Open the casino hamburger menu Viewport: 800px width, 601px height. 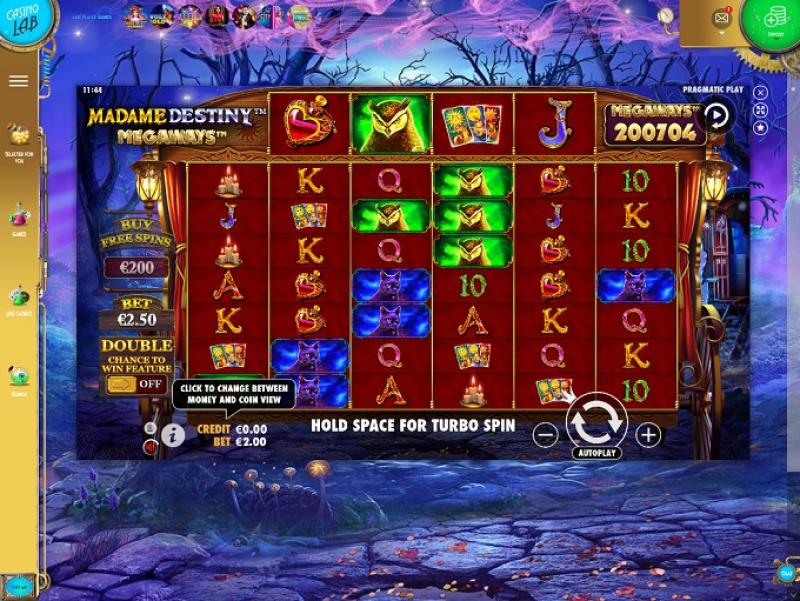(x=18, y=81)
